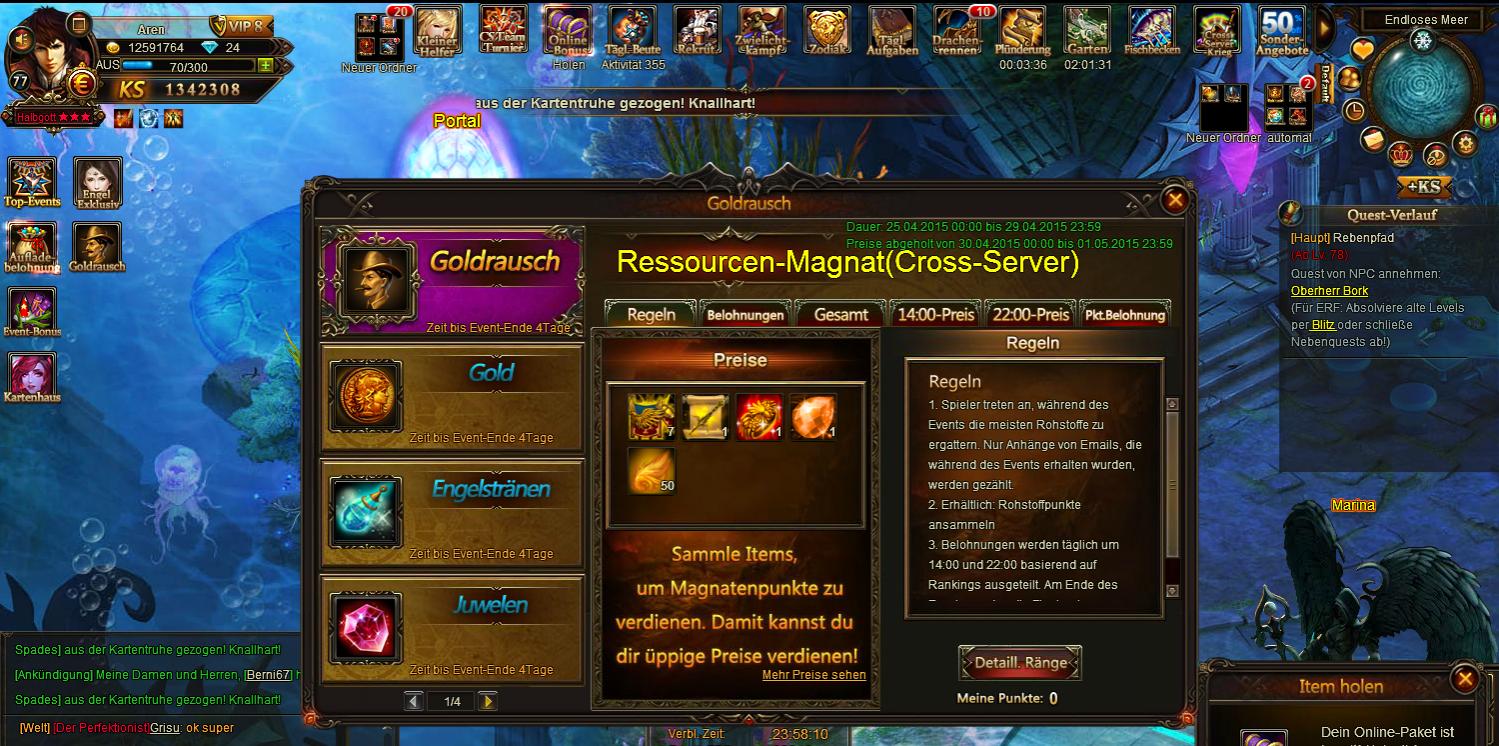The width and height of the screenshot is (1499, 746).
Task: Close the Goldrausch event window
Action: pyautogui.click(x=1175, y=200)
